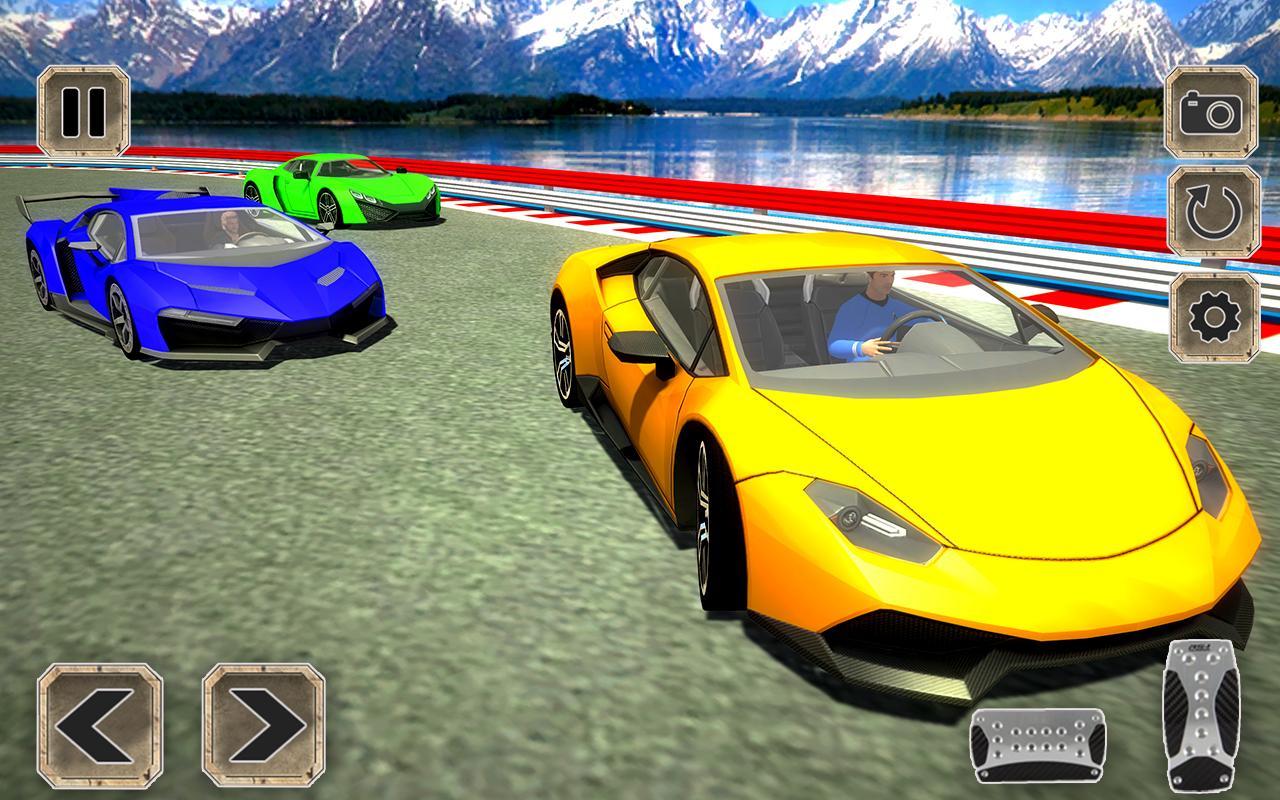Image resolution: width=1280 pixels, height=800 pixels.
Task: Tap the right steering arrow button
Action: click(x=262, y=723)
